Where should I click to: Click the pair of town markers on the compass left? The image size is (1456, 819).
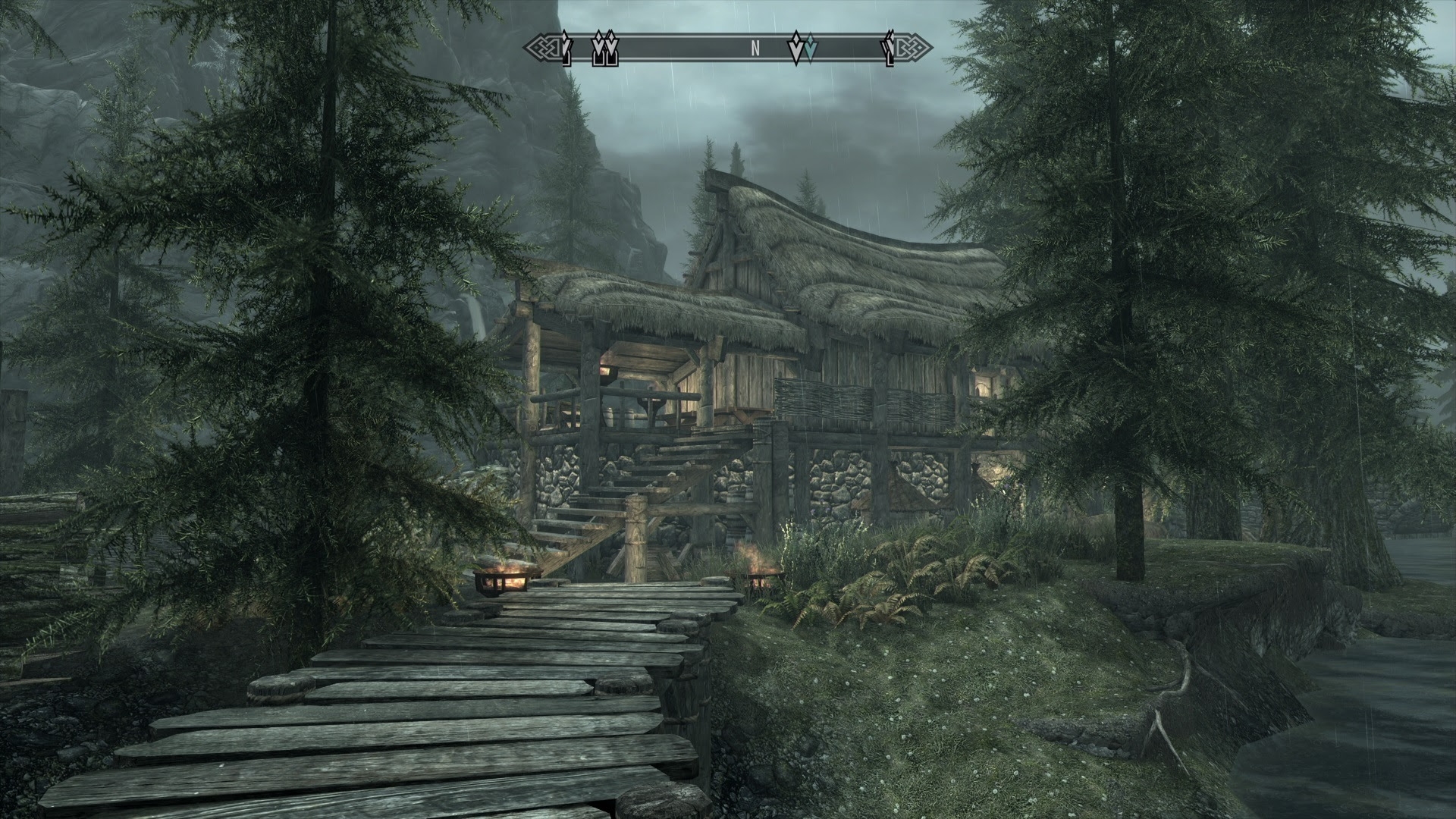coord(604,49)
